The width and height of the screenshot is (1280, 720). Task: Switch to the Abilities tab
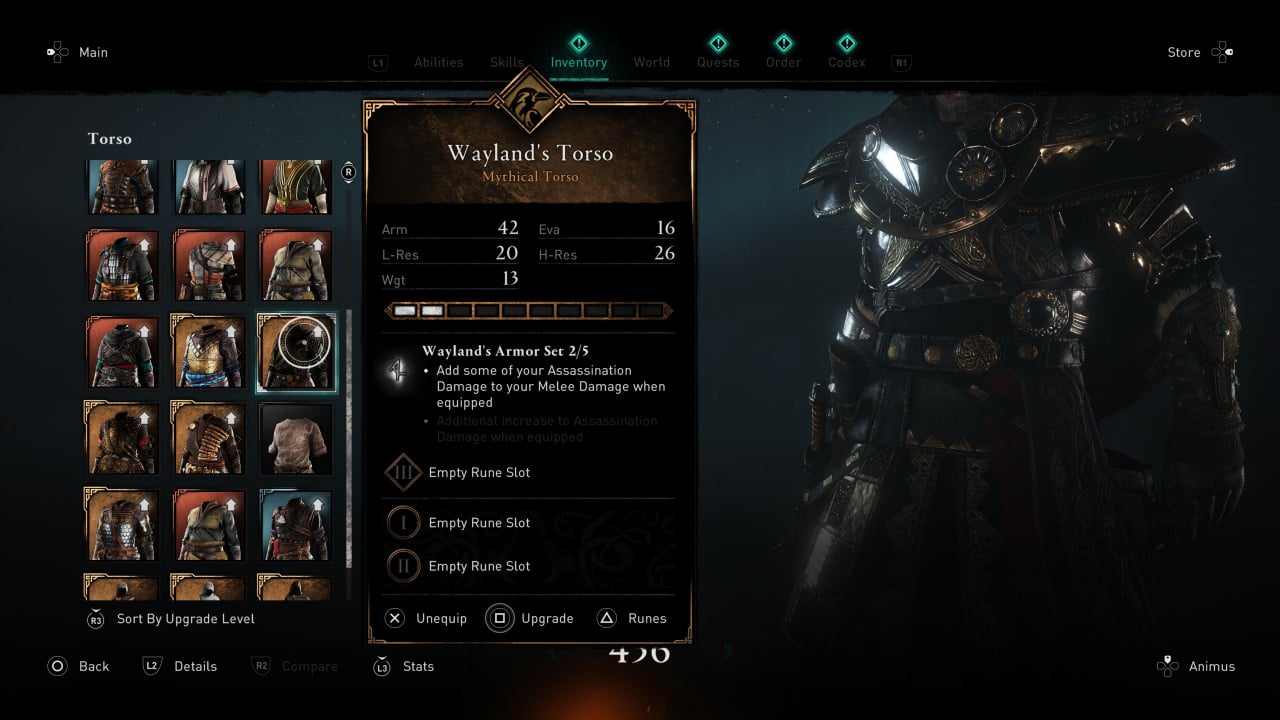(x=438, y=62)
